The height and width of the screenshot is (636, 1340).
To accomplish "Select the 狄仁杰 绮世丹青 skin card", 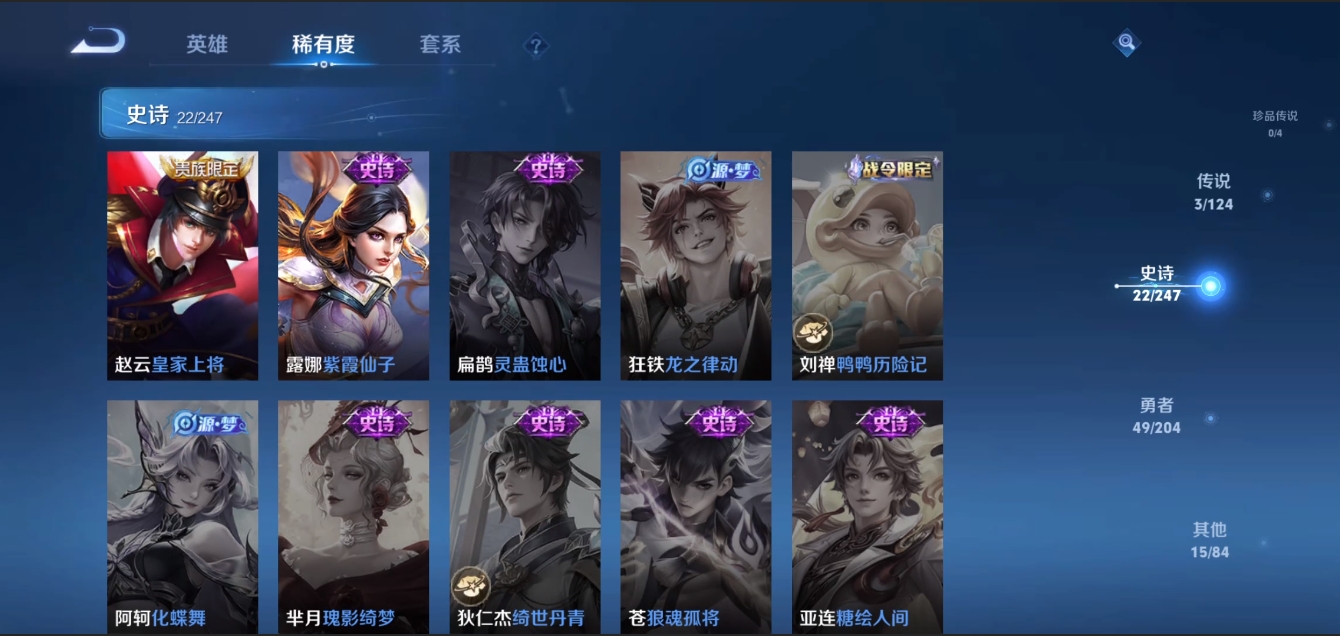I will click(x=525, y=516).
